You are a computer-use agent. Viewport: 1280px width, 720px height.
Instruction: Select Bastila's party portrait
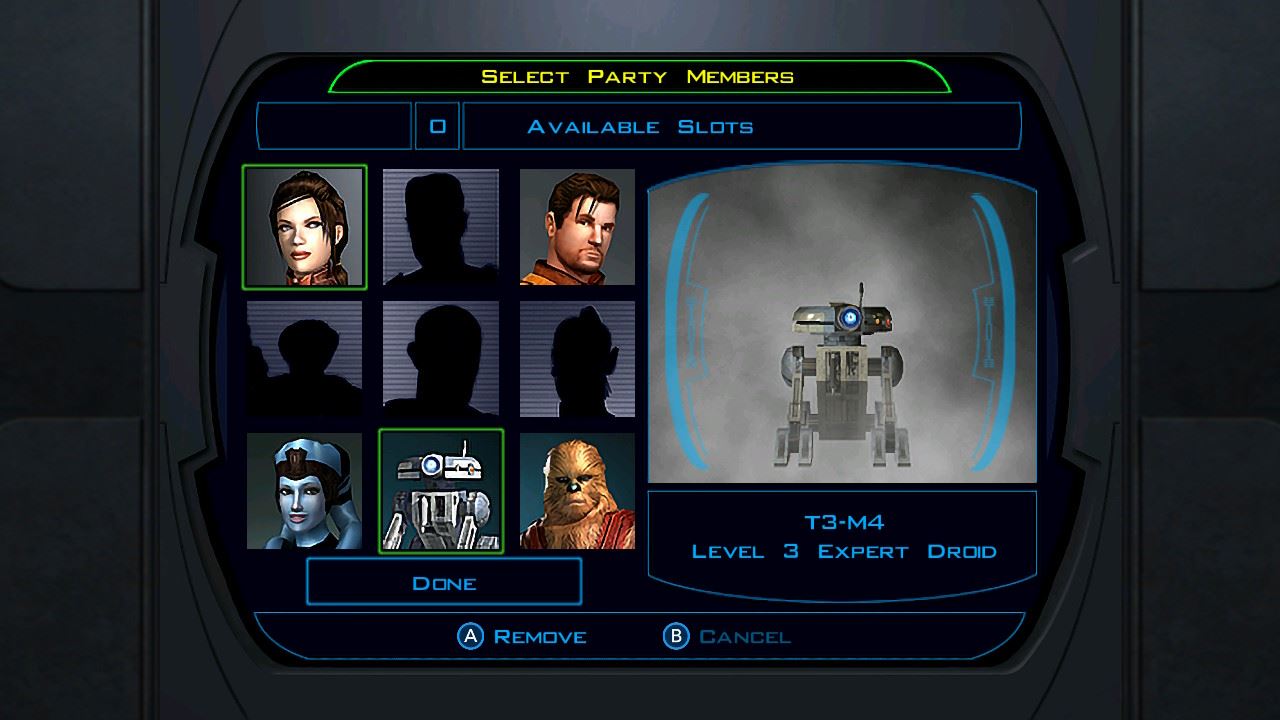(305, 227)
